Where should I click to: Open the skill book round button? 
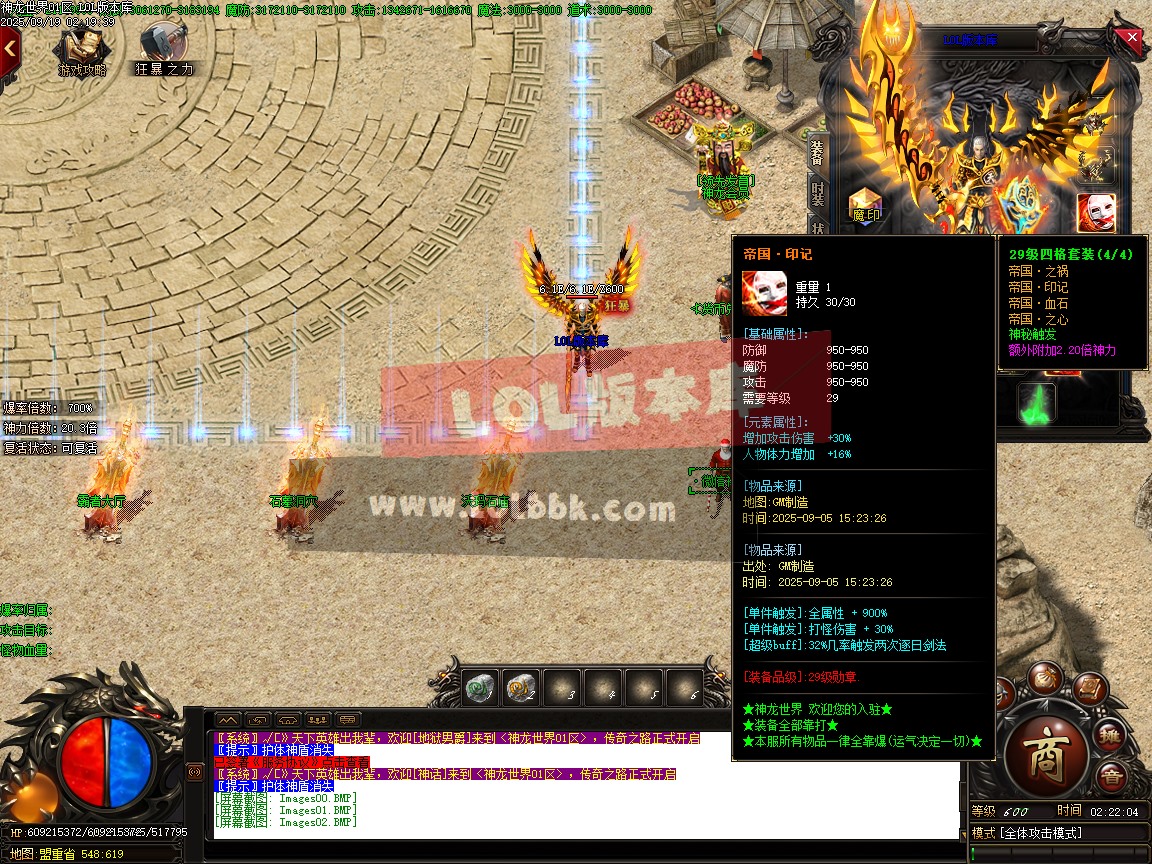click(1089, 690)
